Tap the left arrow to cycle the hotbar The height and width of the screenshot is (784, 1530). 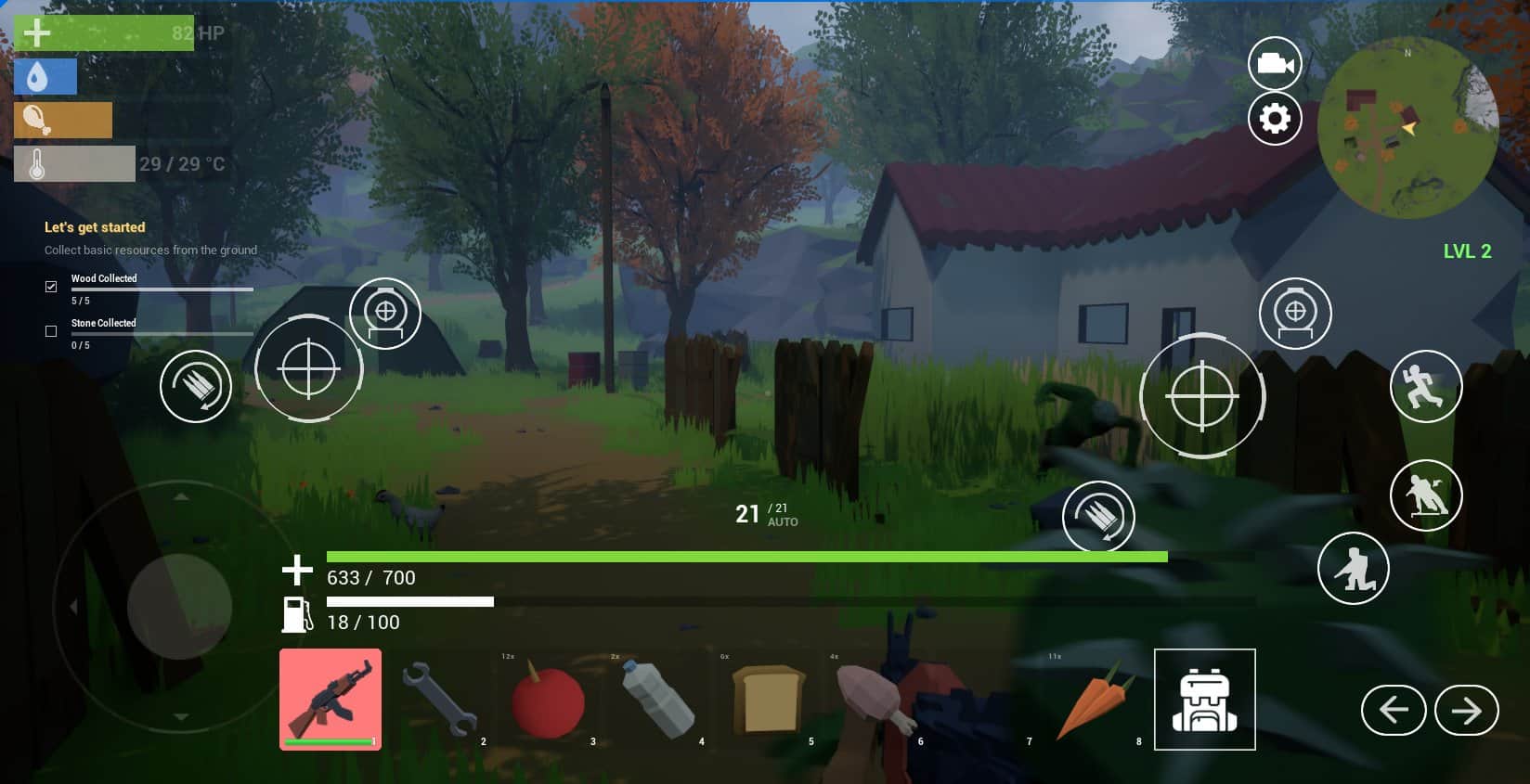pos(1394,710)
